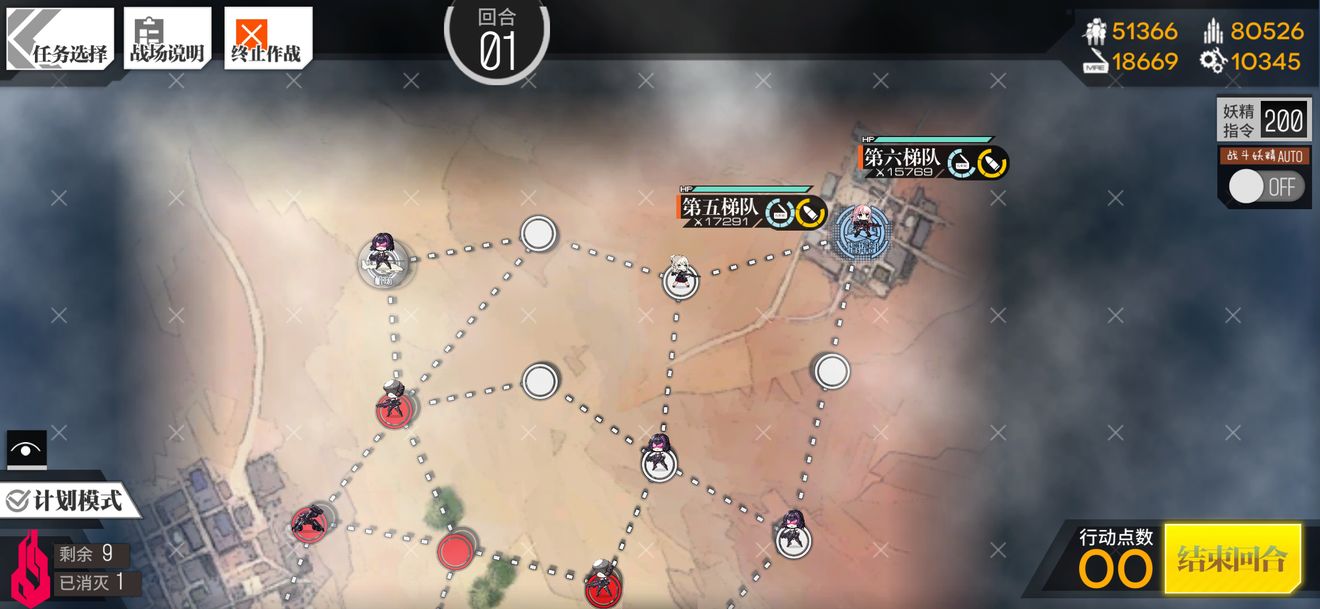Click 终止作战 to abort the mission
This screenshot has height=609, width=1320.
click(x=267, y=40)
